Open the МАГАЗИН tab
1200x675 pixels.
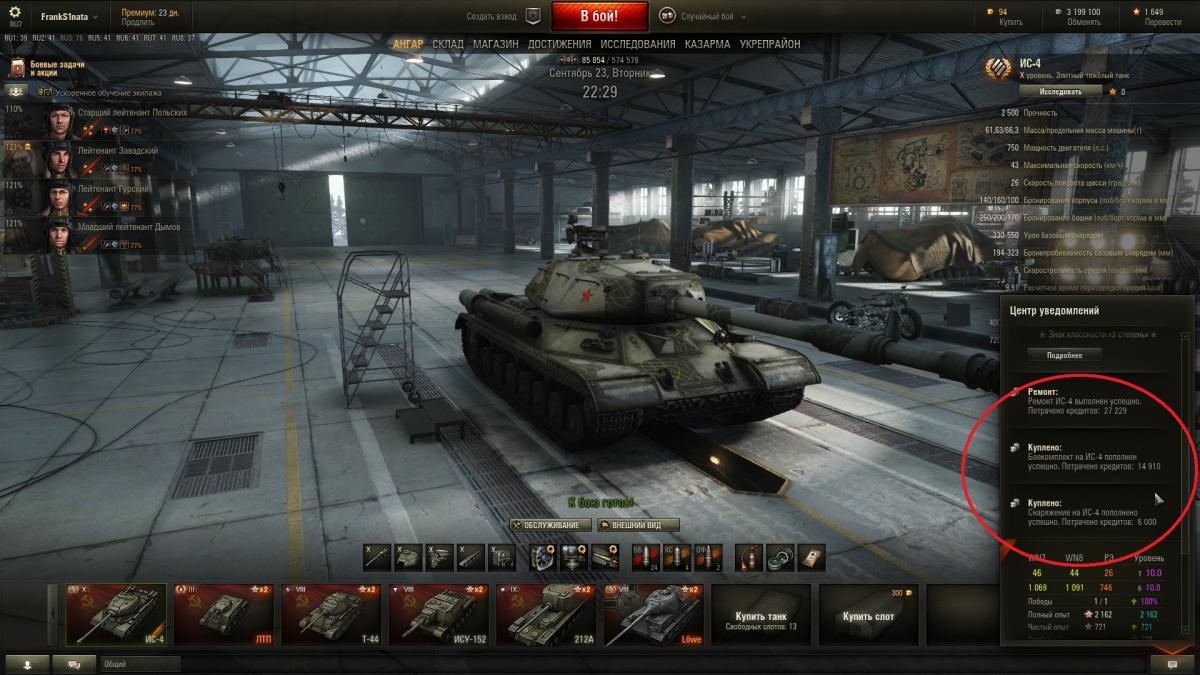[x=495, y=45]
